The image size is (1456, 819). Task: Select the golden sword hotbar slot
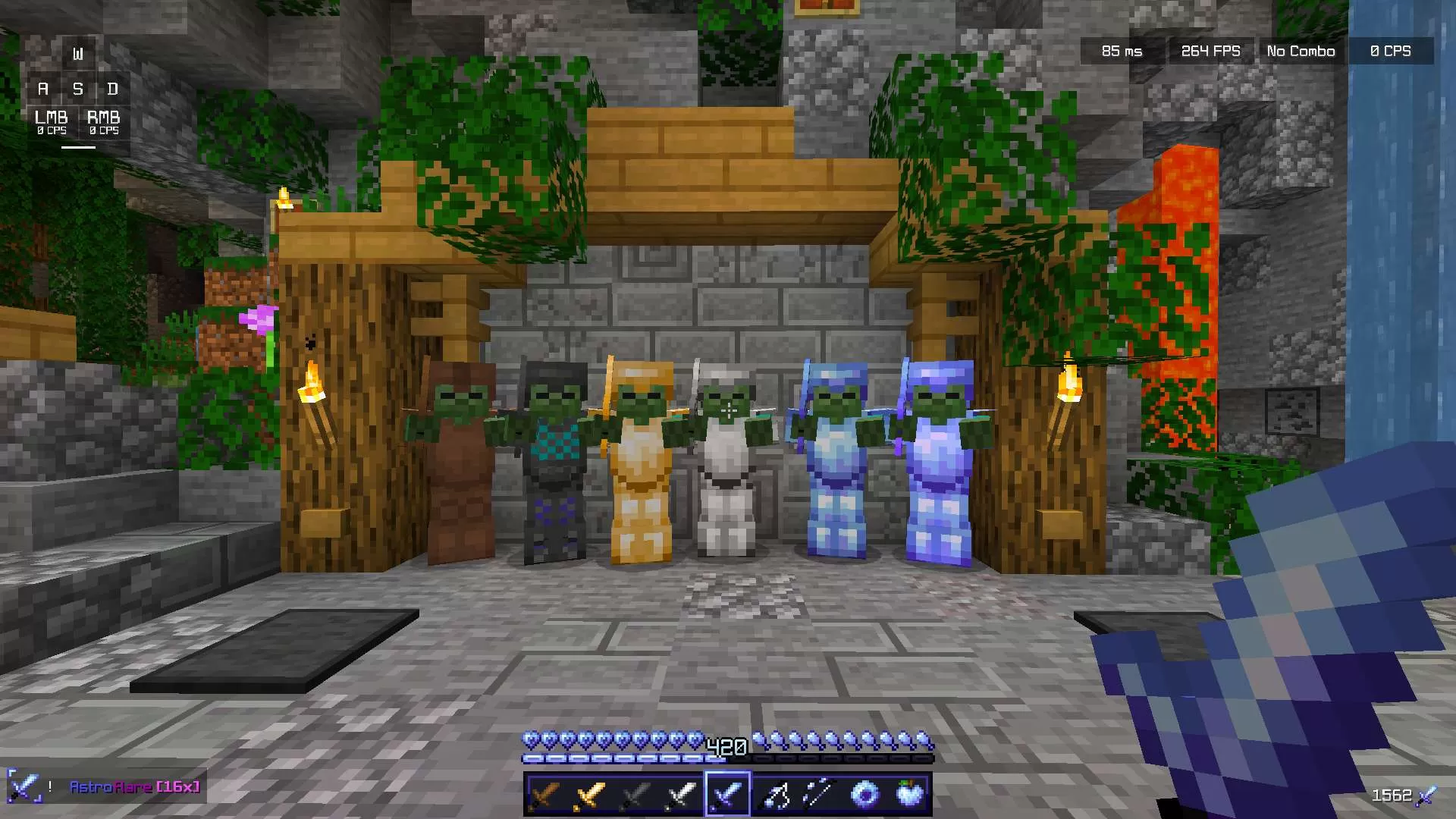(589, 794)
